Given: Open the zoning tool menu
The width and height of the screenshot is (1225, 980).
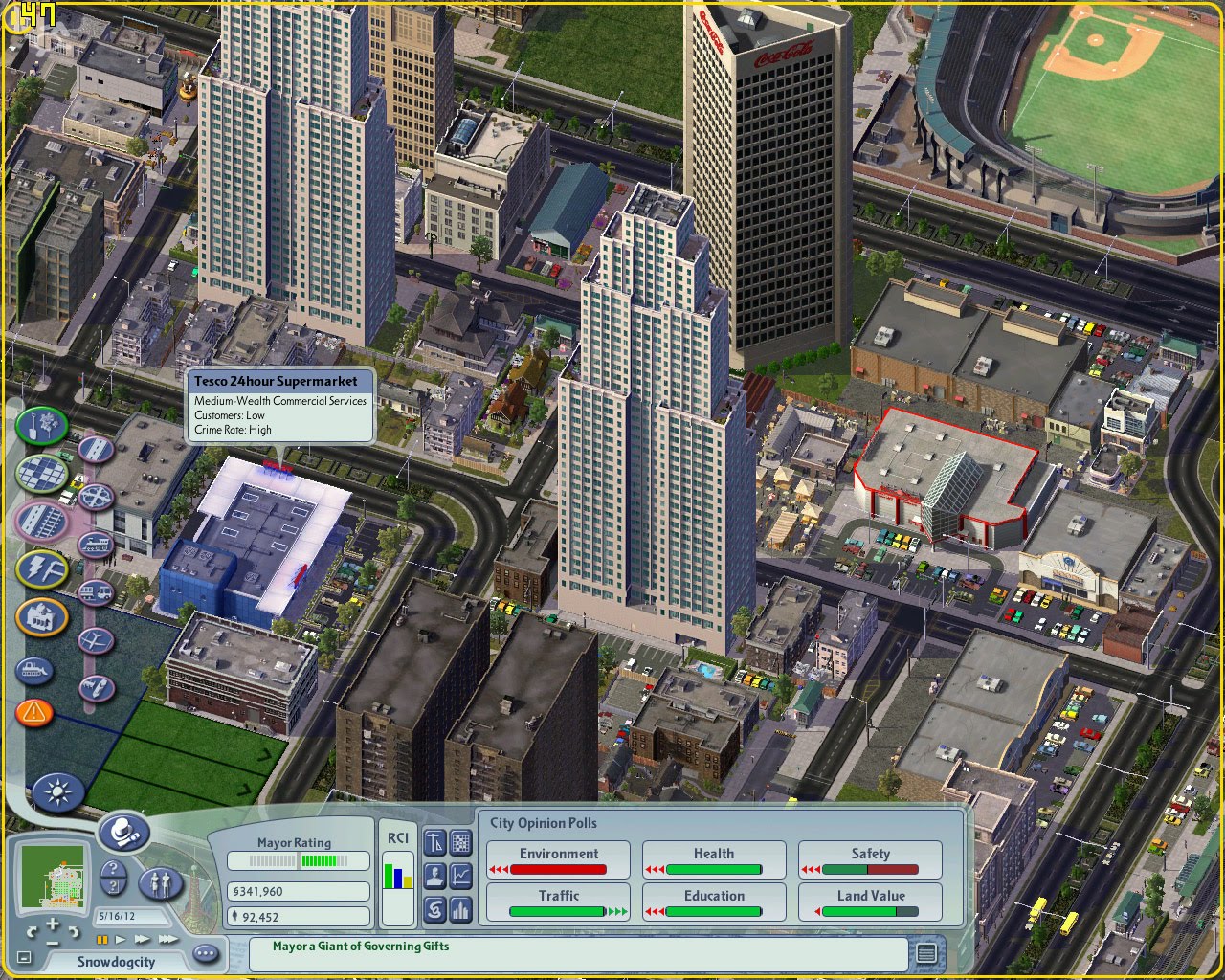Looking at the screenshot, I should coord(41,472).
